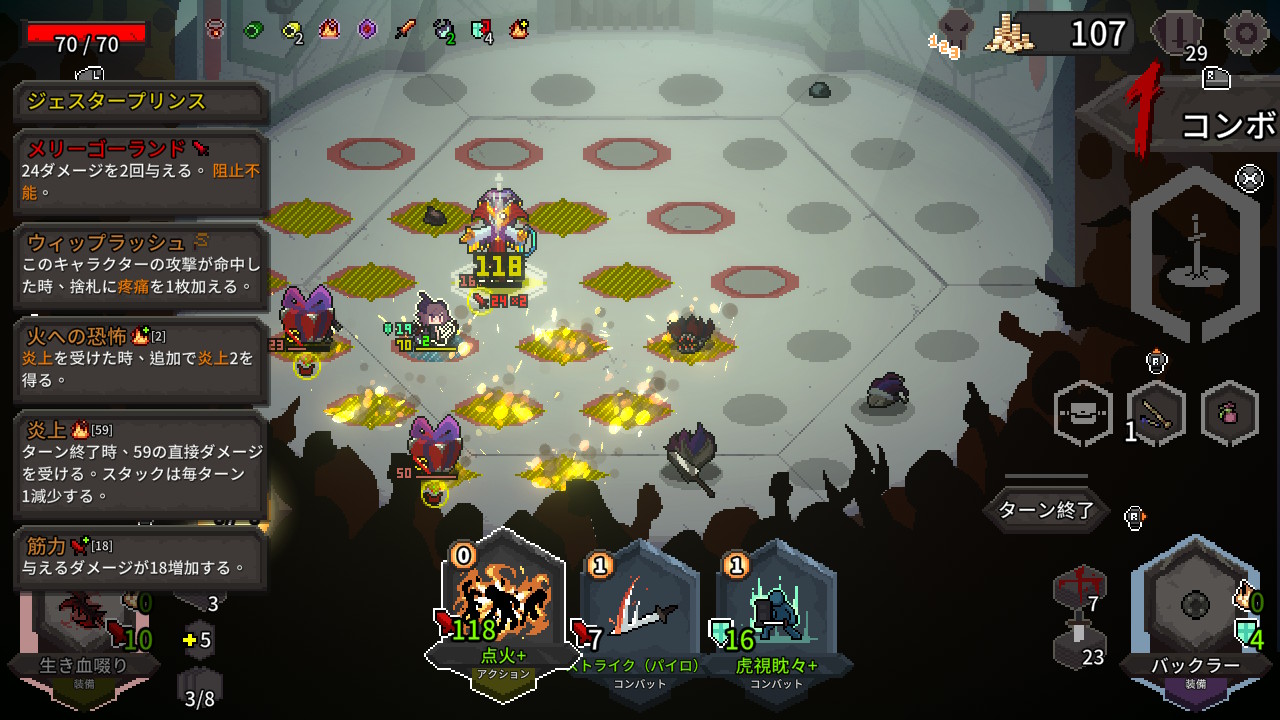Select the メリーゴーランド ability entry
The image size is (1280, 720).
[140, 171]
